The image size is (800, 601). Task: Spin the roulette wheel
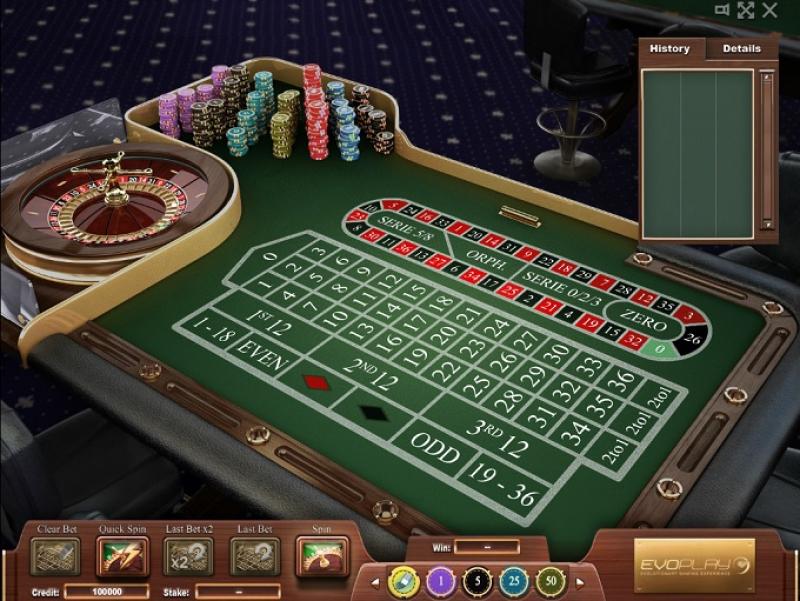tap(322, 555)
